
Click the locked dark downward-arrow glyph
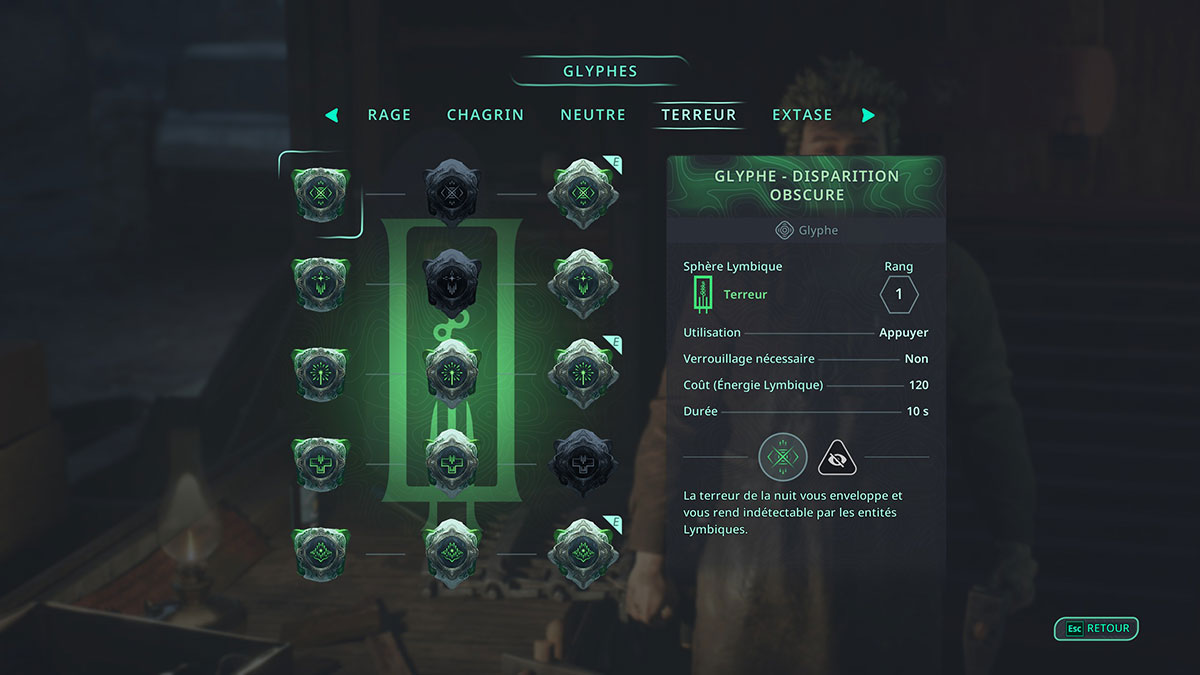[x=452, y=284]
